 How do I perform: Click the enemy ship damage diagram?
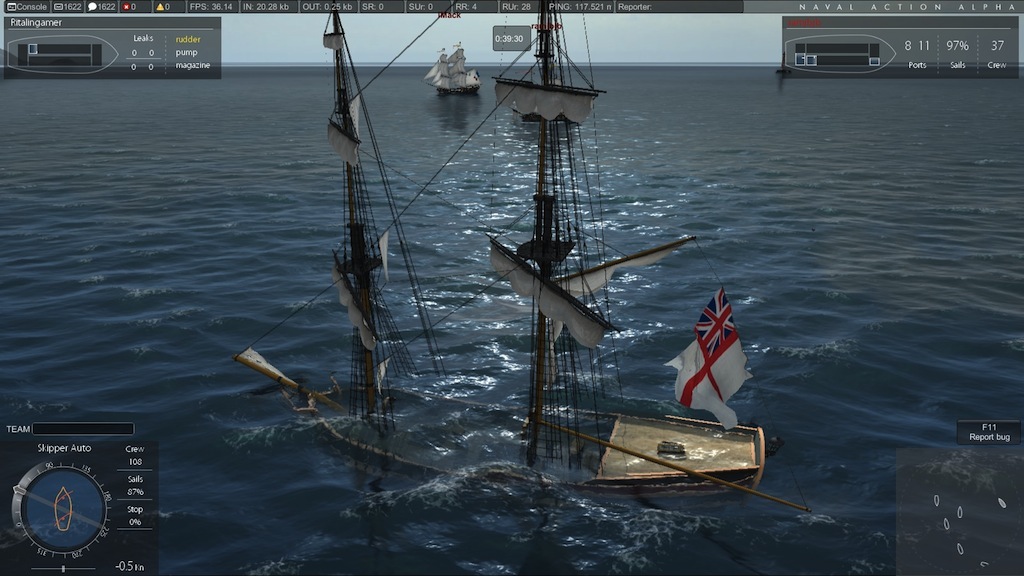838,54
